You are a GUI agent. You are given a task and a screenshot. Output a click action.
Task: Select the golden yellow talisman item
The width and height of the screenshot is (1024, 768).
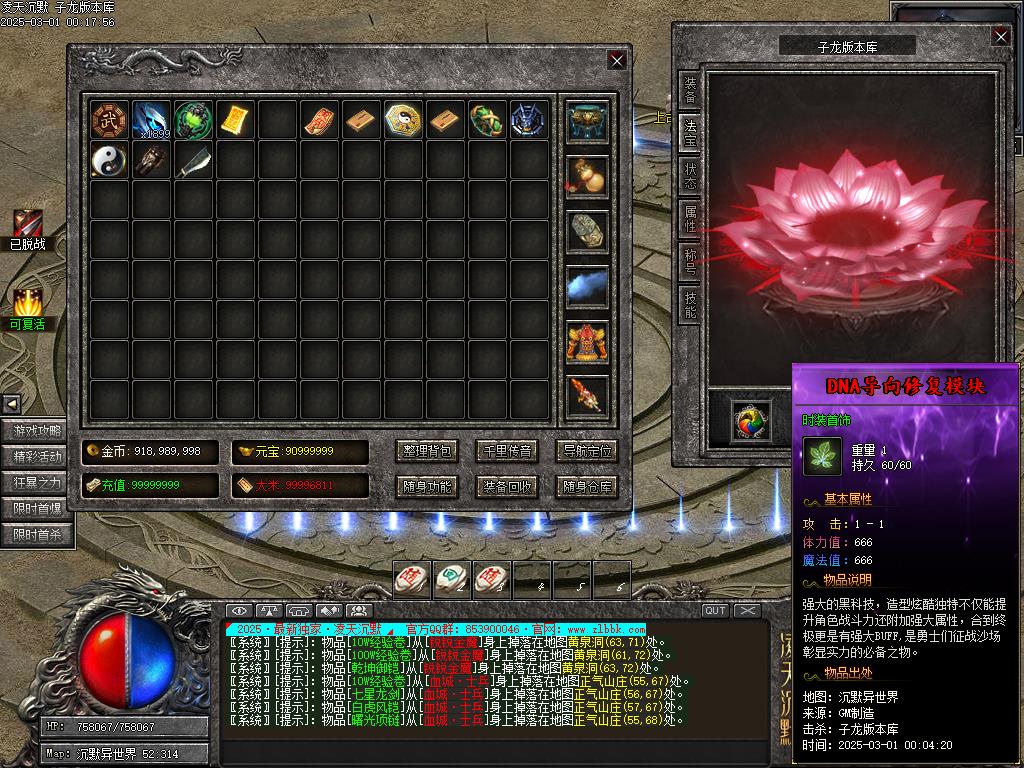click(235, 120)
